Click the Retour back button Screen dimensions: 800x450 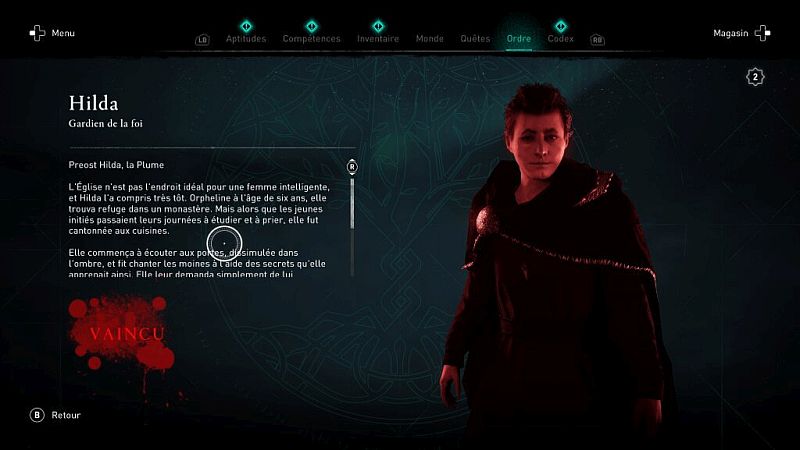(x=56, y=415)
